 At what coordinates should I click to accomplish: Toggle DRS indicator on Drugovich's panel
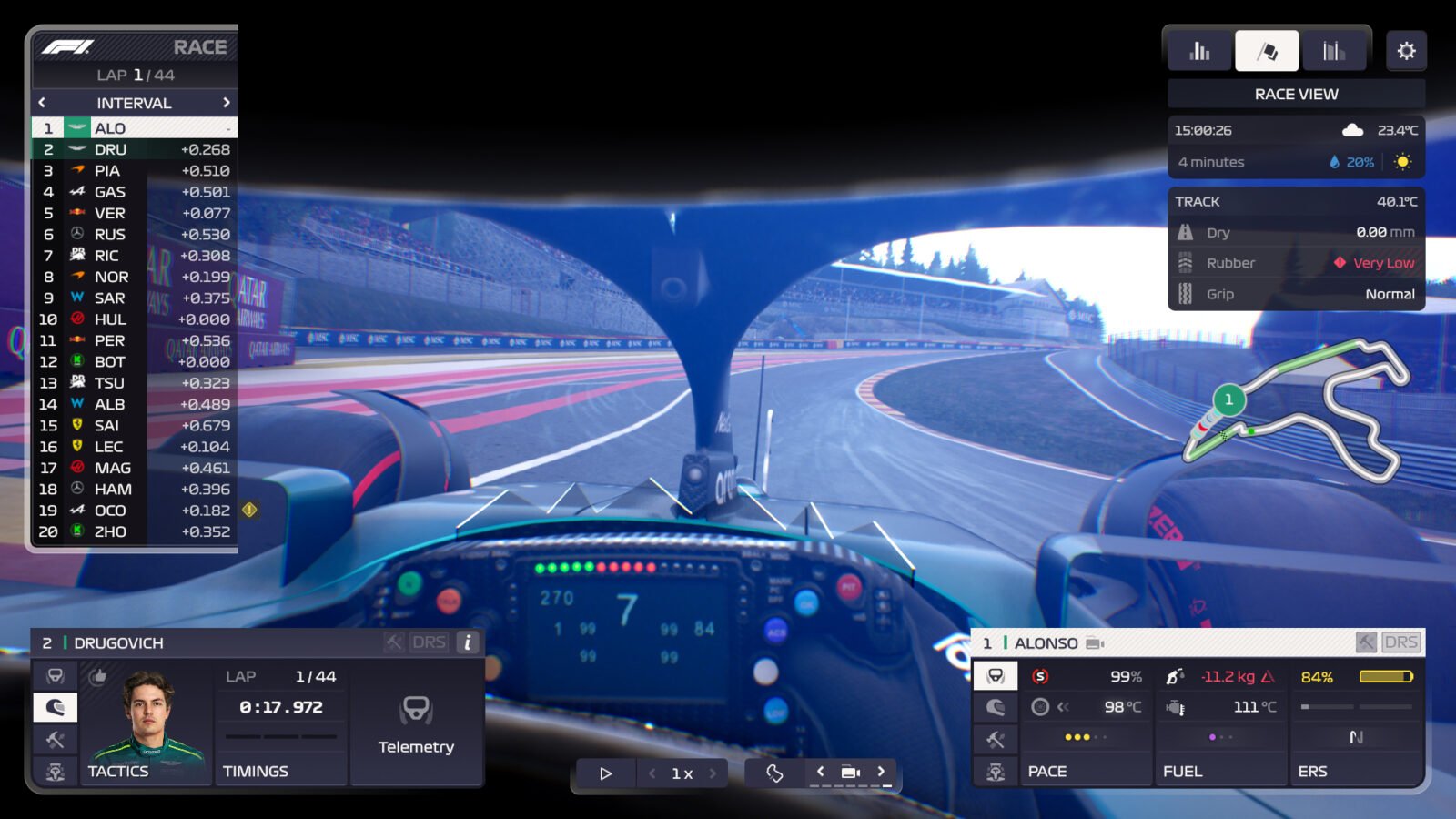[x=431, y=642]
